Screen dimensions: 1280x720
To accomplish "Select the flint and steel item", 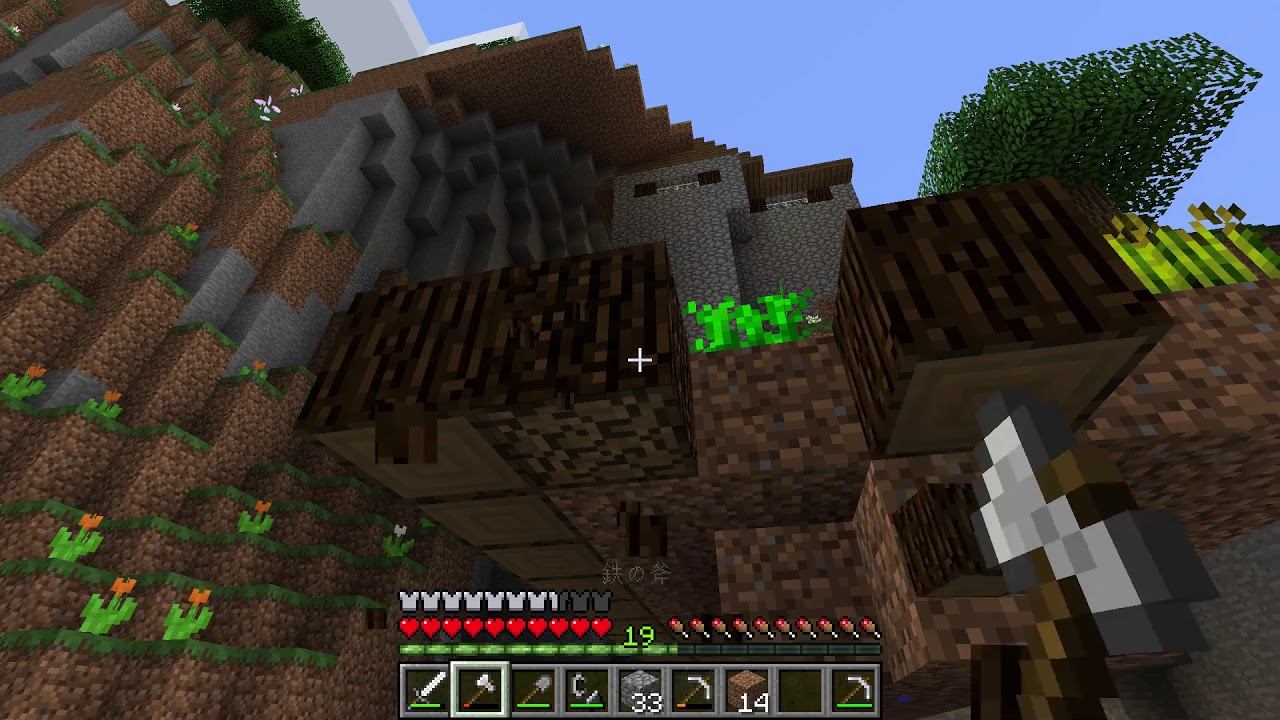I will tap(588, 689).
